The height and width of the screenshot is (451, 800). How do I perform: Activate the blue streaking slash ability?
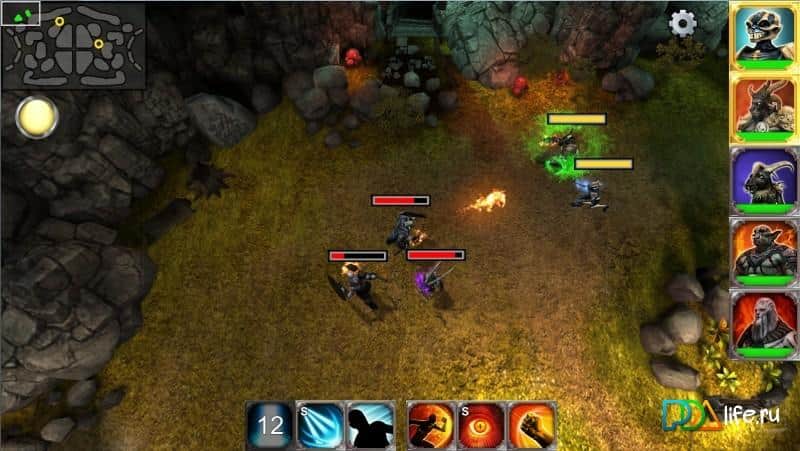320,425
